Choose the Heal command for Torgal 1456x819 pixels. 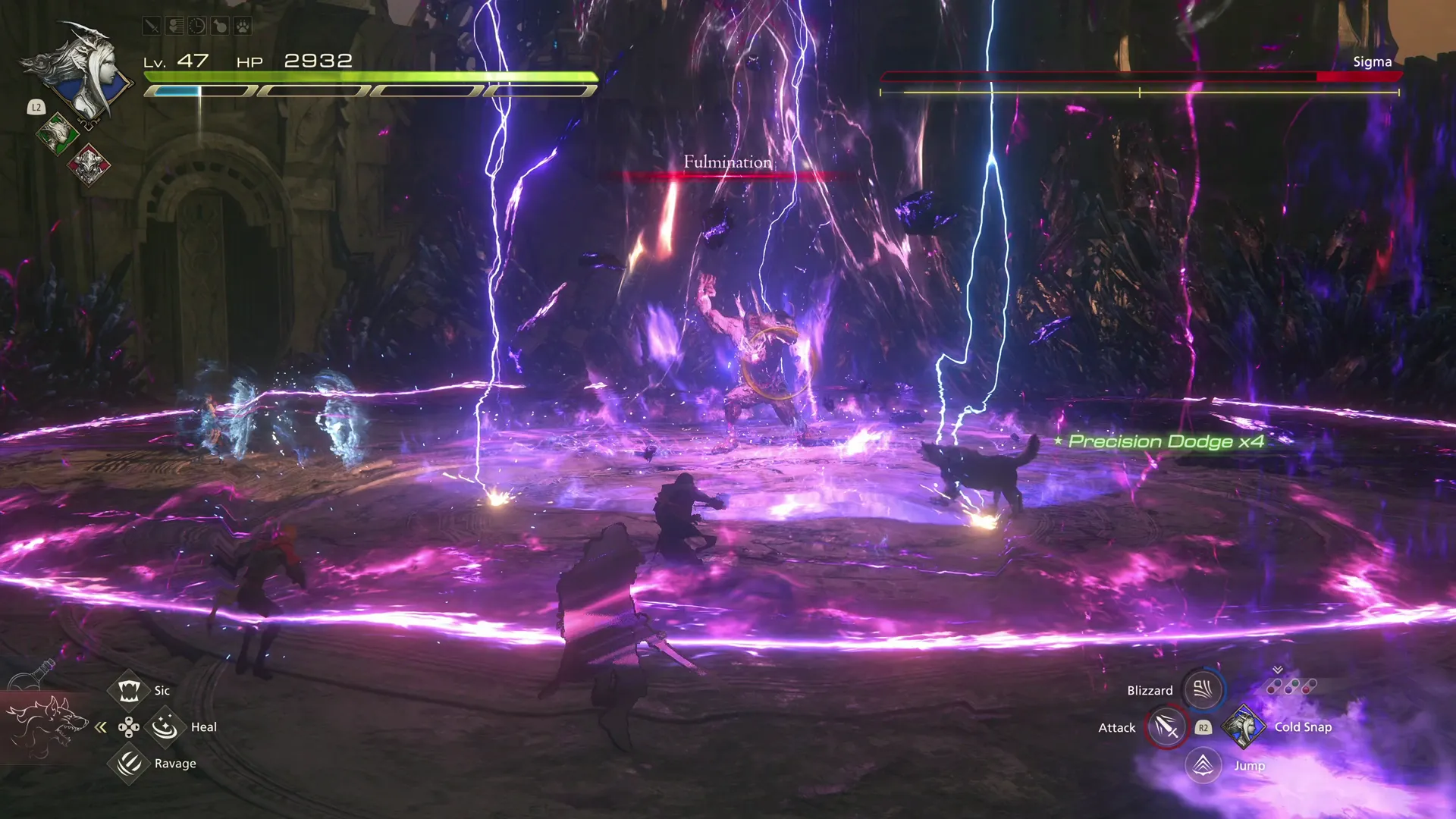pos(165,727)
